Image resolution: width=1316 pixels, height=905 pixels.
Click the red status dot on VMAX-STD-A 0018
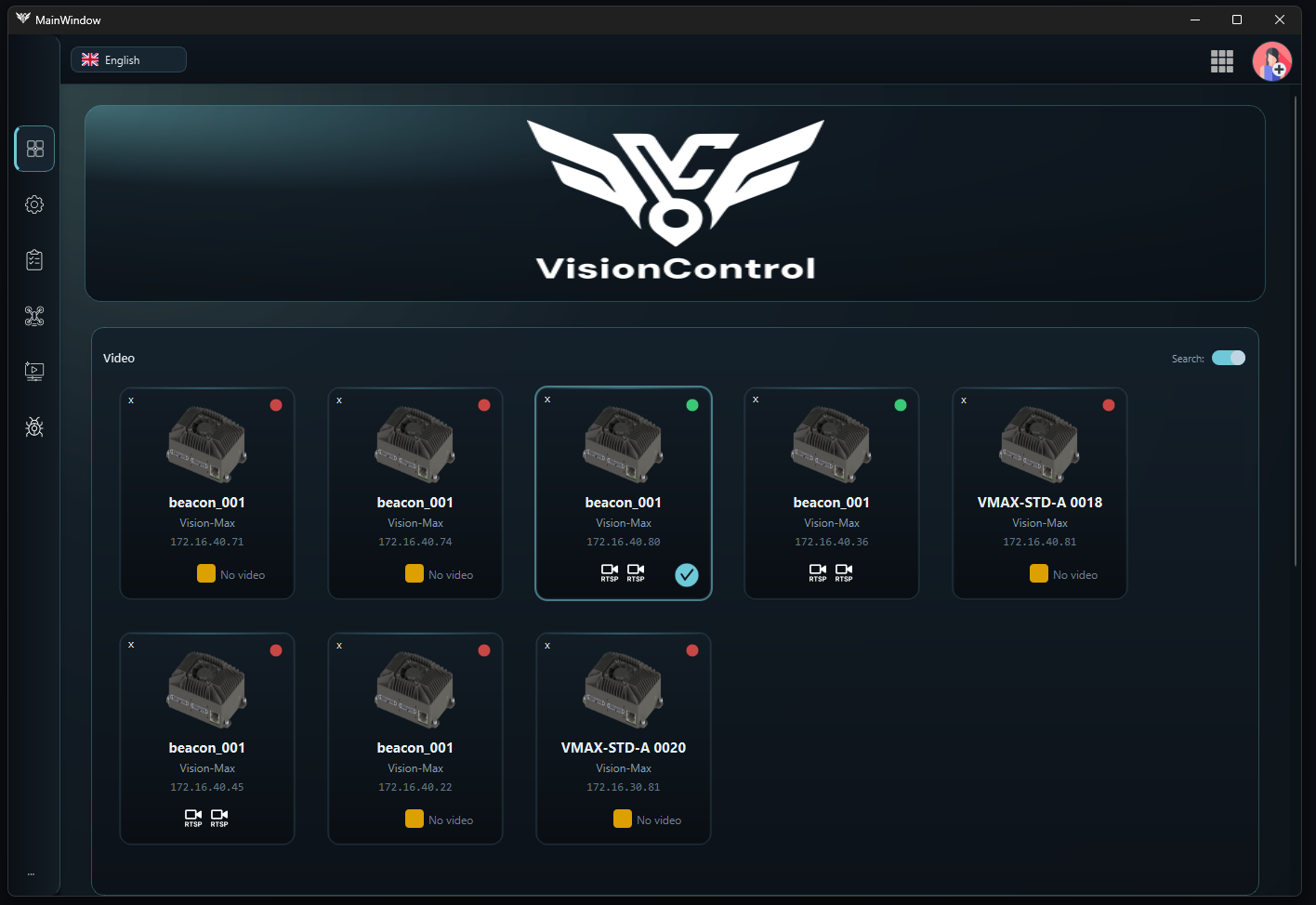coord(1108,404)
